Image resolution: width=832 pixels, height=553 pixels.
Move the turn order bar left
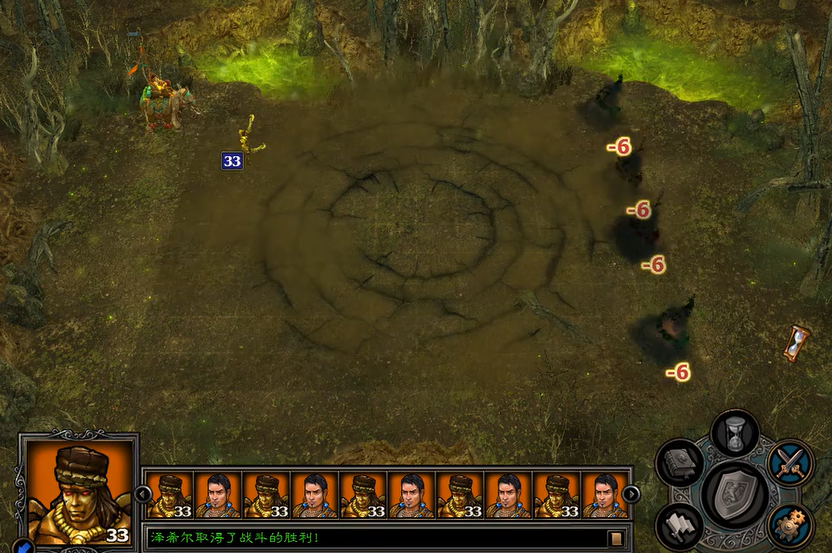pyautogui.click(x=143, y=493)
